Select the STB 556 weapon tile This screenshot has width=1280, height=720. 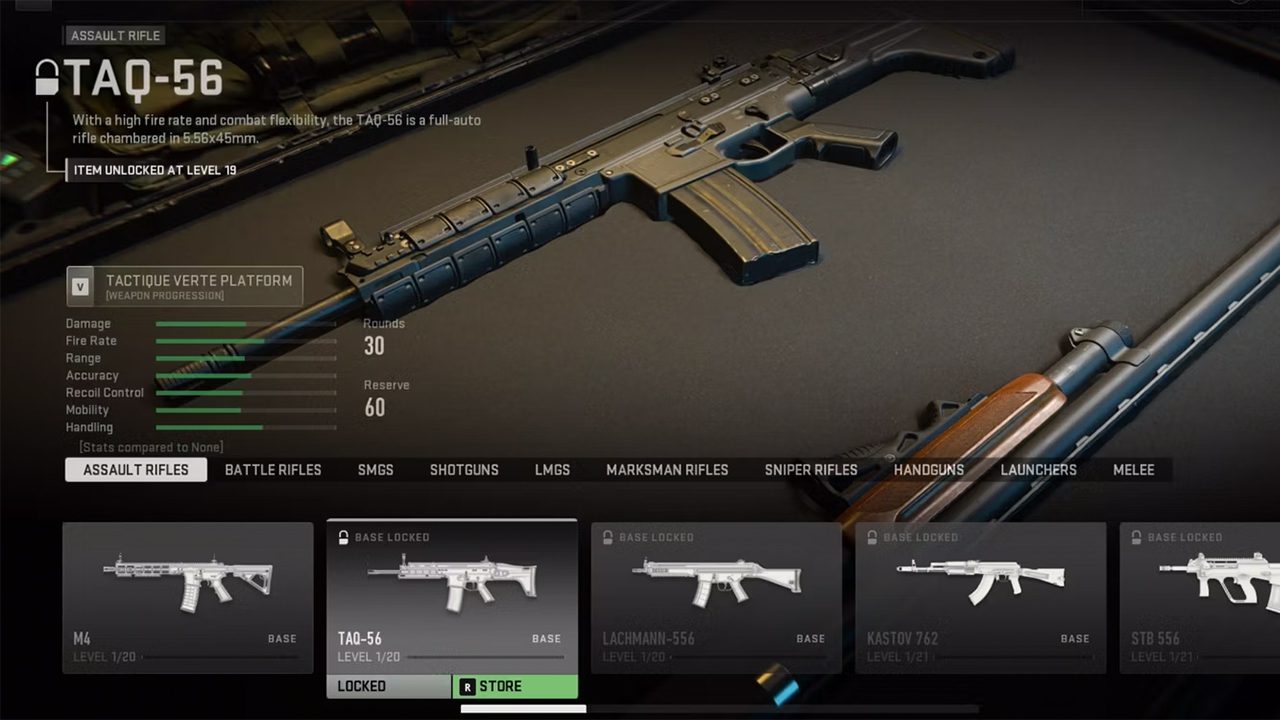click(1200, 597)
